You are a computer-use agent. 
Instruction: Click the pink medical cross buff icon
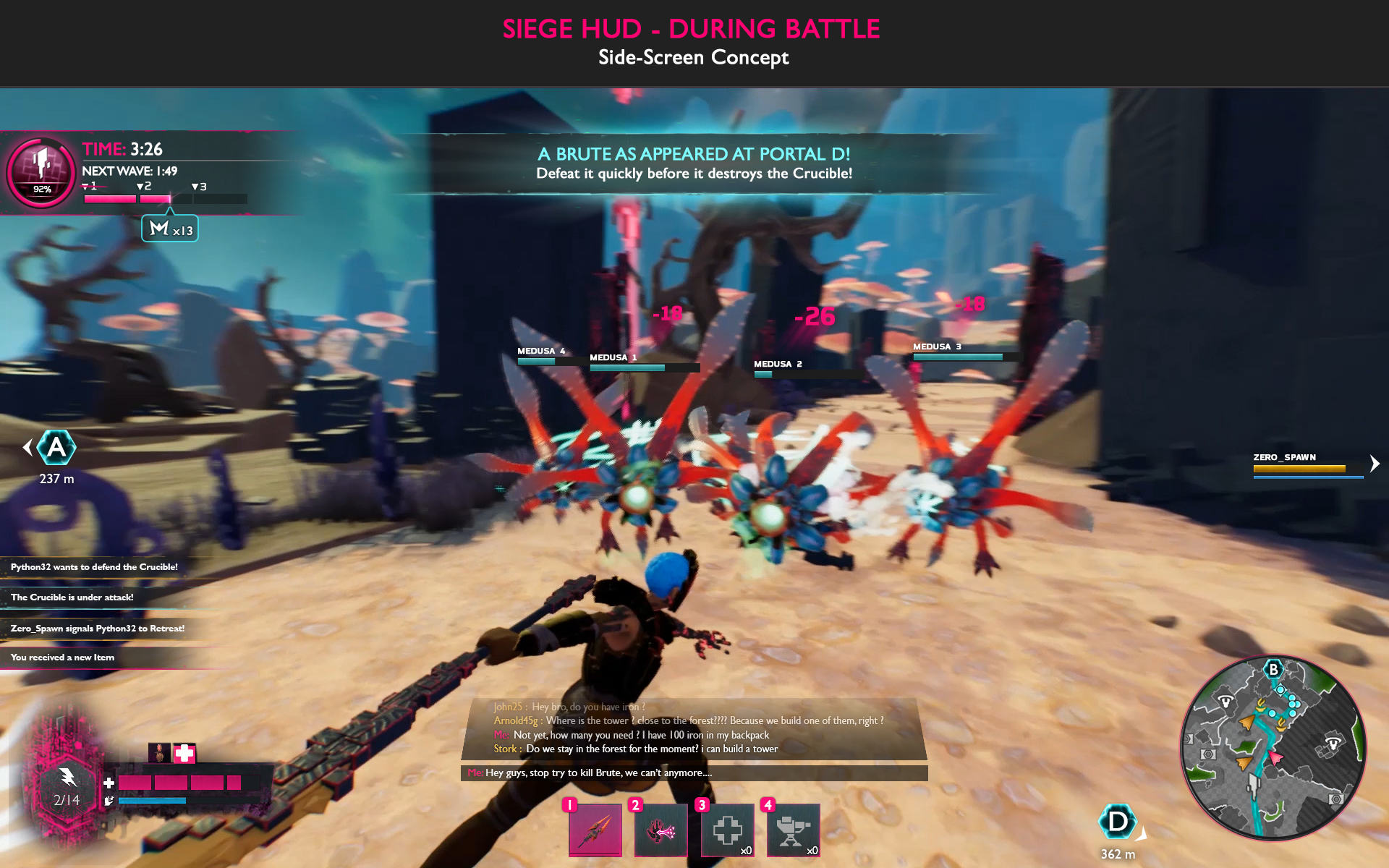[184, 753]
